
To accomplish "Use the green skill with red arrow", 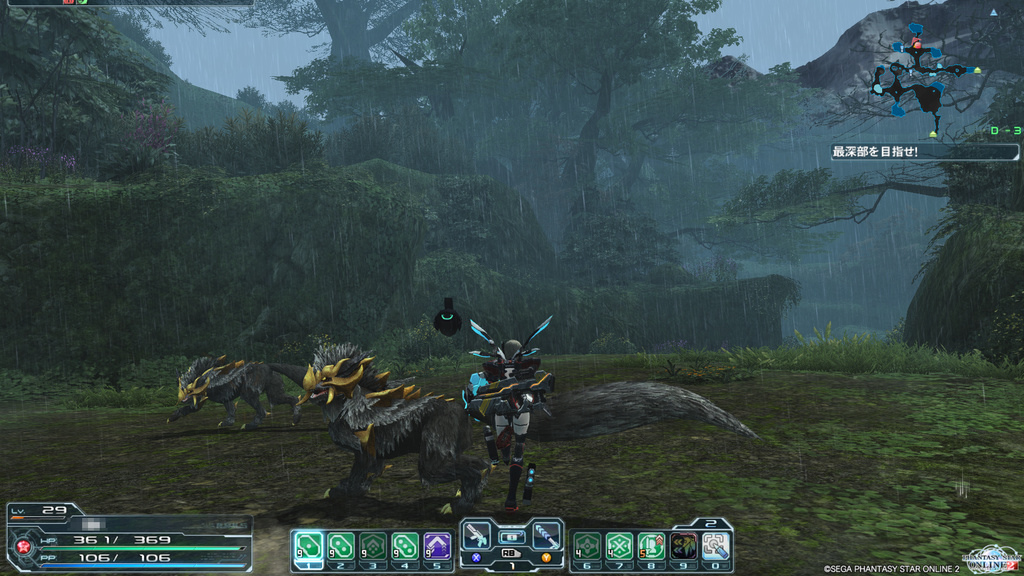I will (652, 546).
